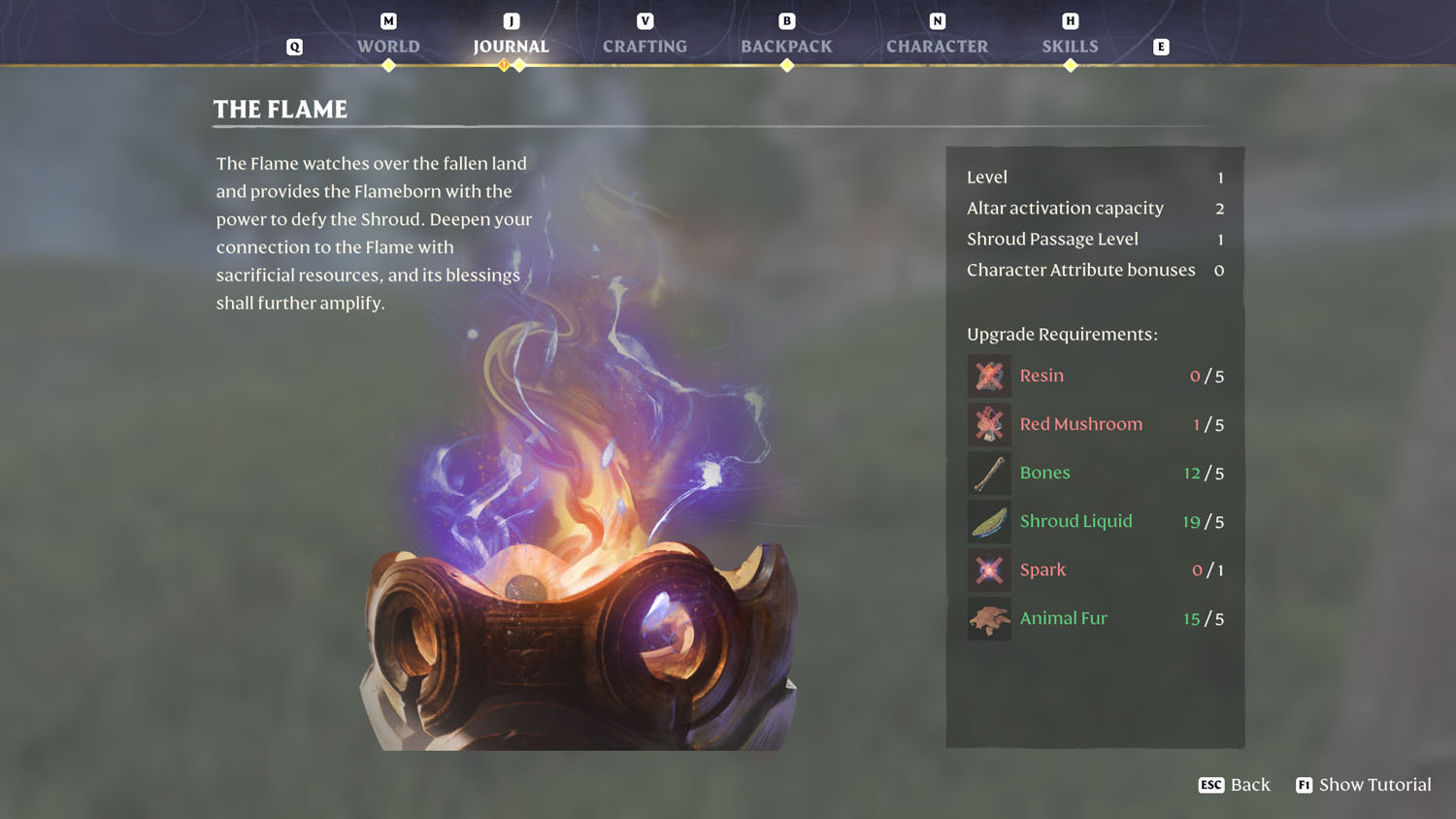1456x819 pixels.
Task: Select the Bones resource icon
Action: tap(988, 473)
